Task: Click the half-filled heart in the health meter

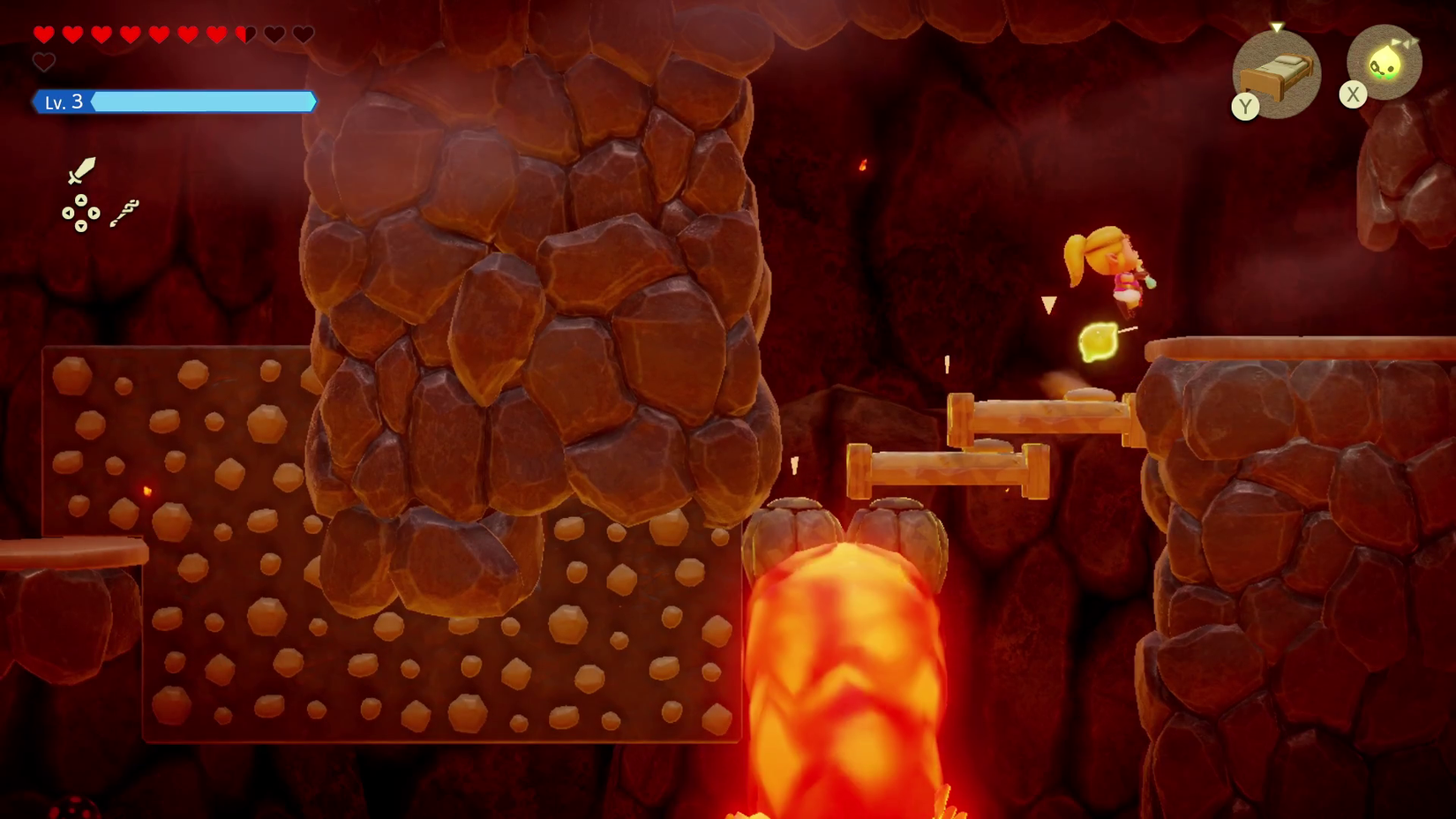Action: [244, 34]
